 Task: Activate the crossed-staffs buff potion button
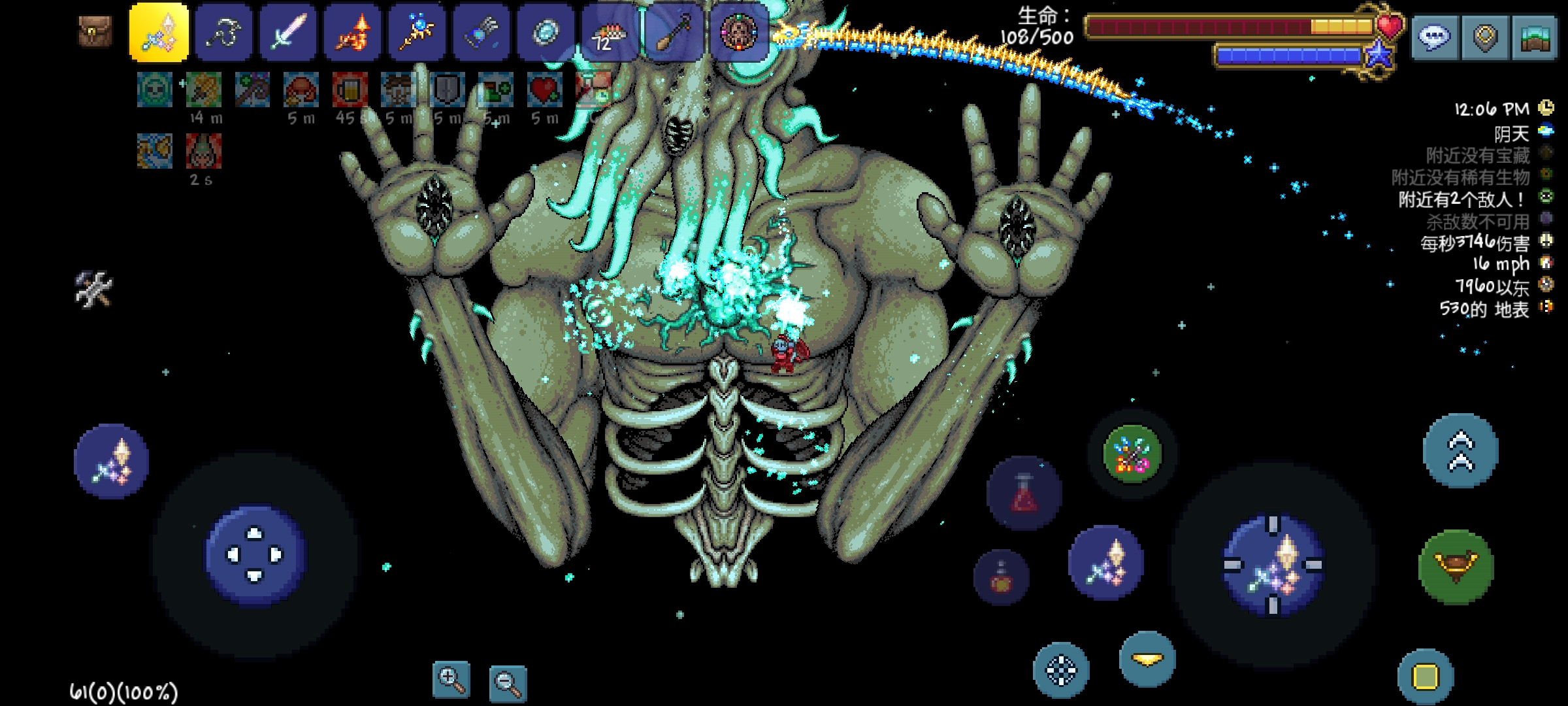(1132, 454)
